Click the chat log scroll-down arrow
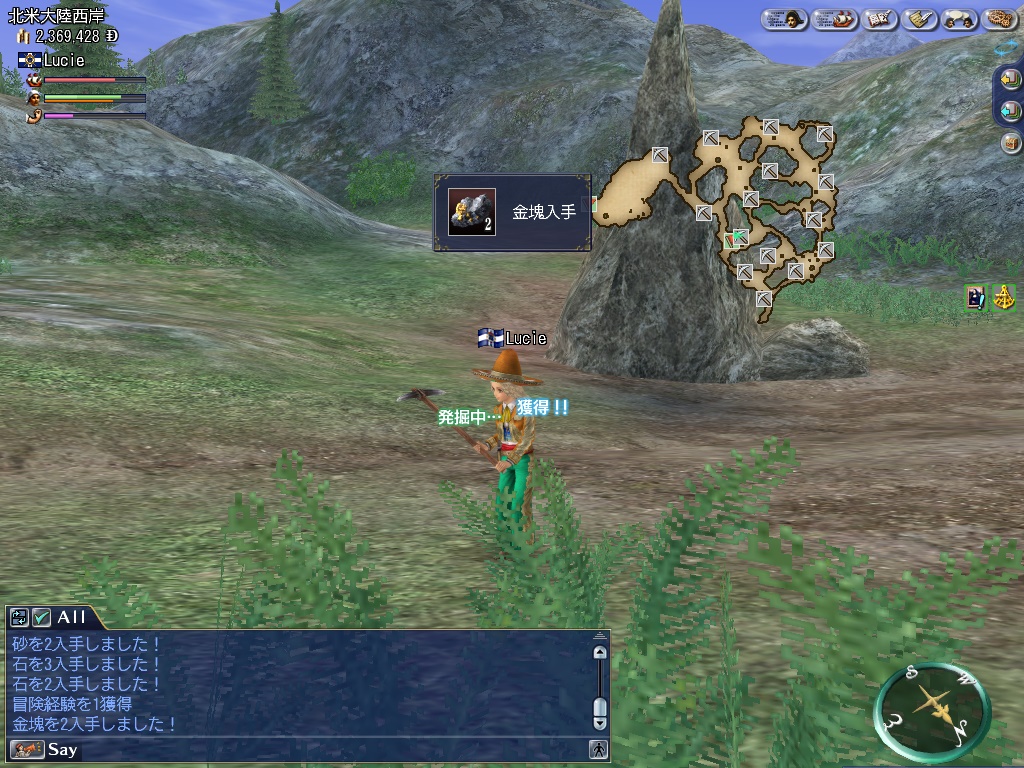Image resolution: width=1024 pixels, height=768 pixels. click(599, 721)
